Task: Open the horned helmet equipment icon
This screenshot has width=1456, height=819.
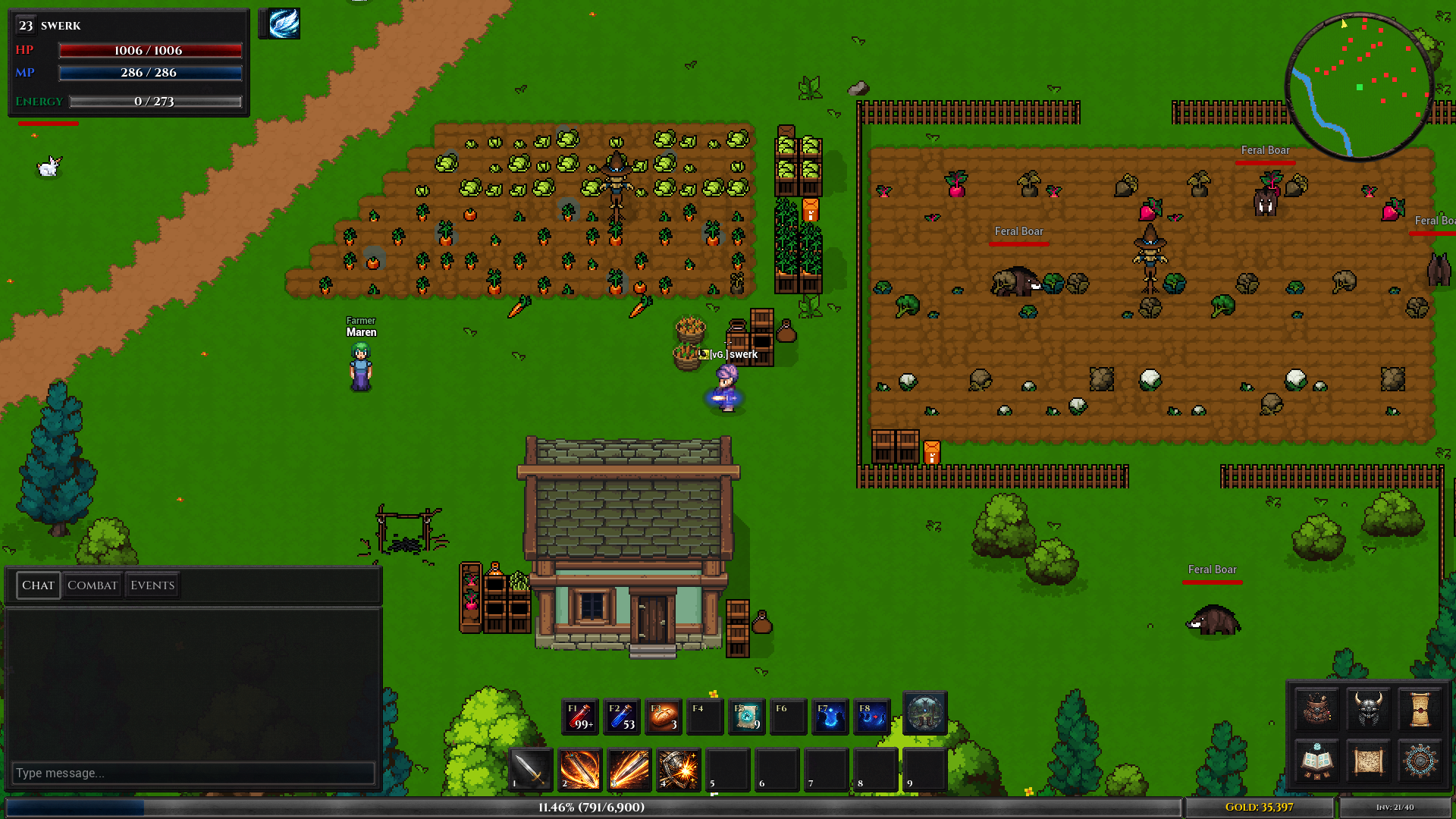Action: (x=1368, y=711)
